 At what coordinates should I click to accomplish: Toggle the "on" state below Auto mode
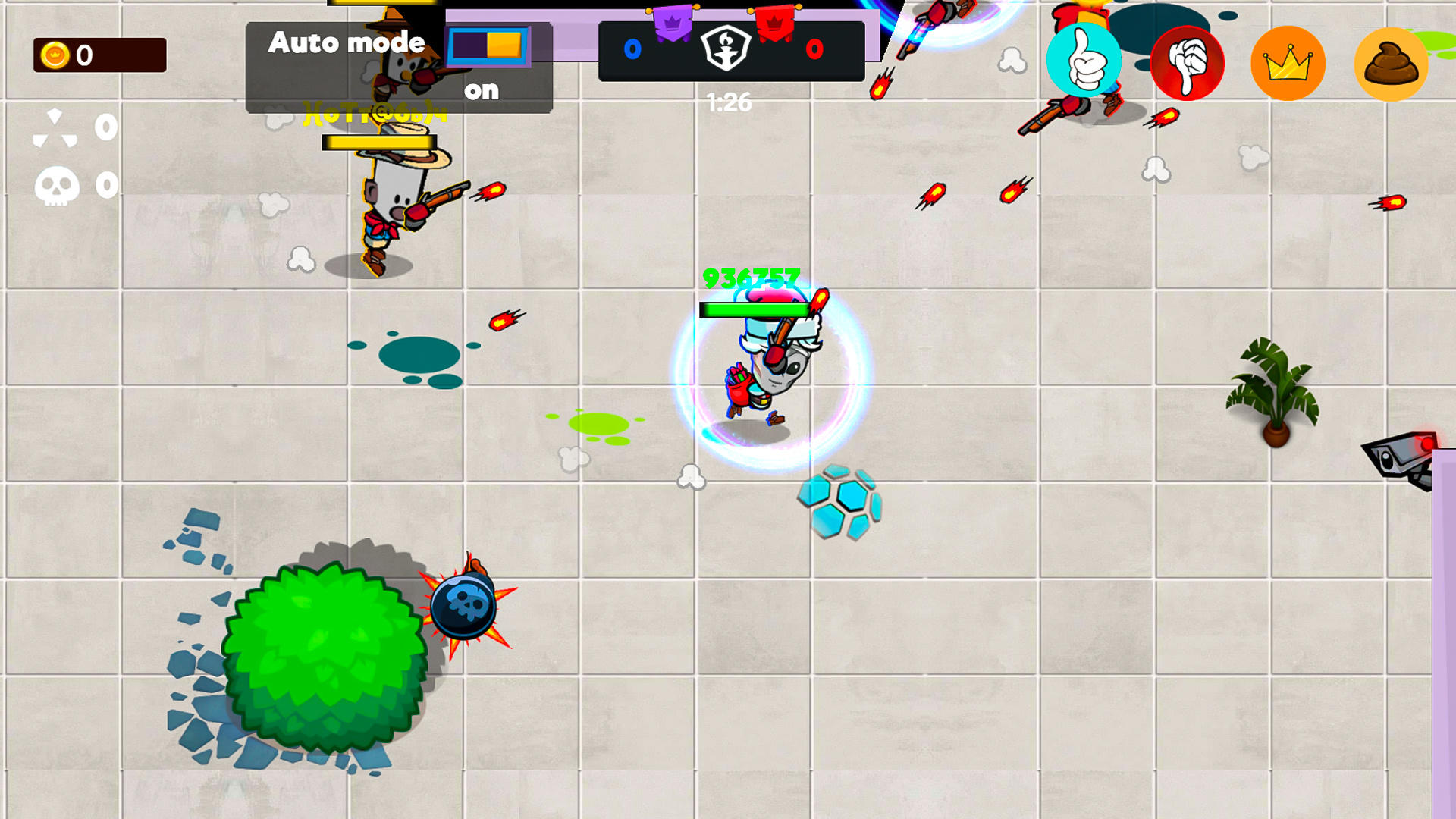point(483,90)
